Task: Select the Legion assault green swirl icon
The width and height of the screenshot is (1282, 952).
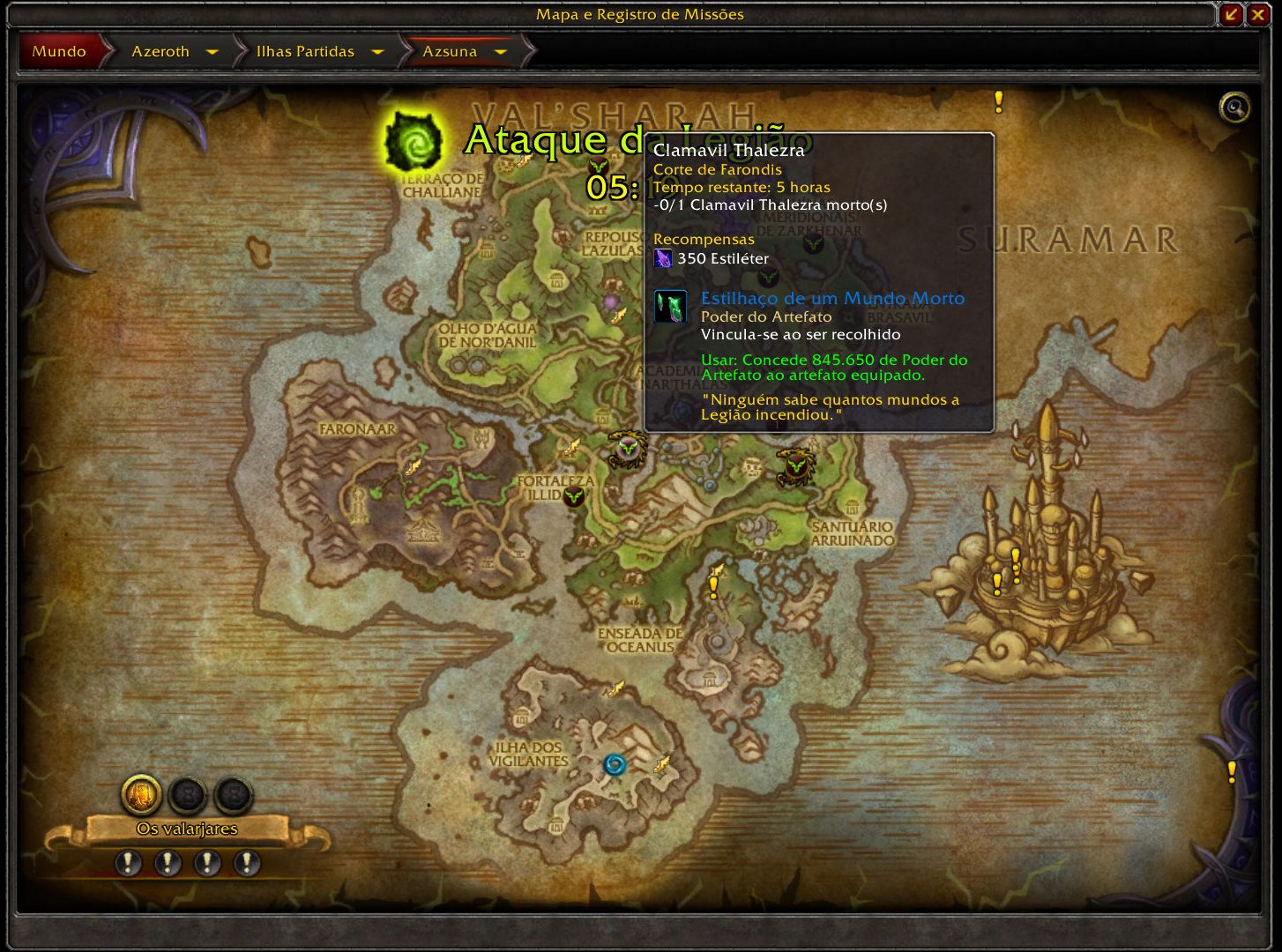Action: point(413,141)
